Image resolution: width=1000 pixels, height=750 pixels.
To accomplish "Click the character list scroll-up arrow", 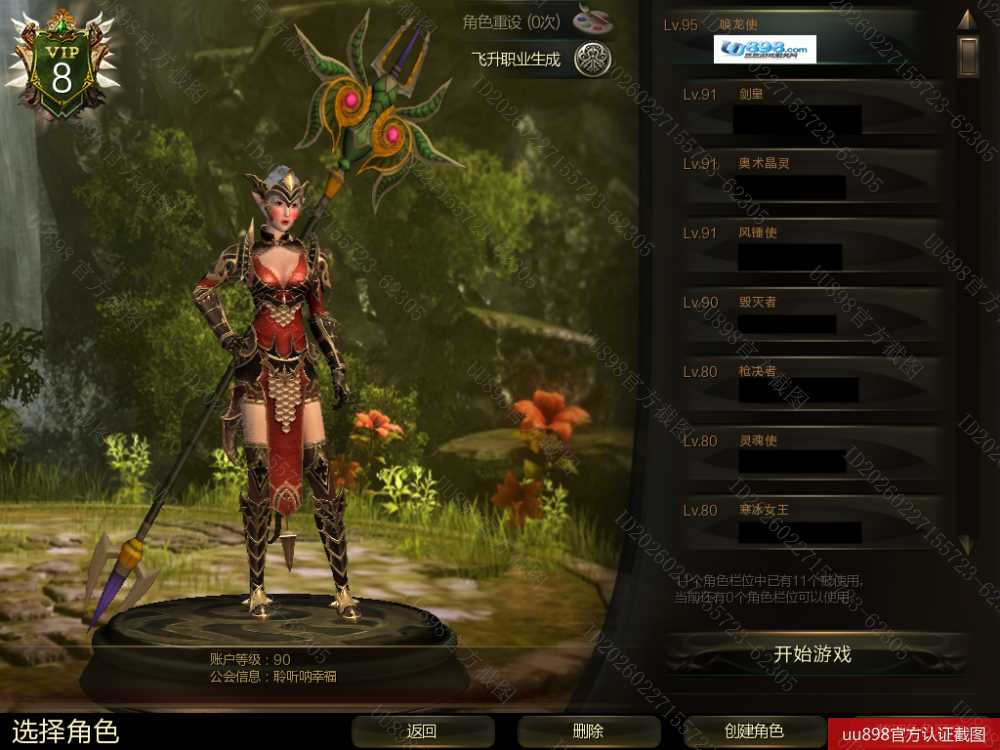I will click(966, 19).
